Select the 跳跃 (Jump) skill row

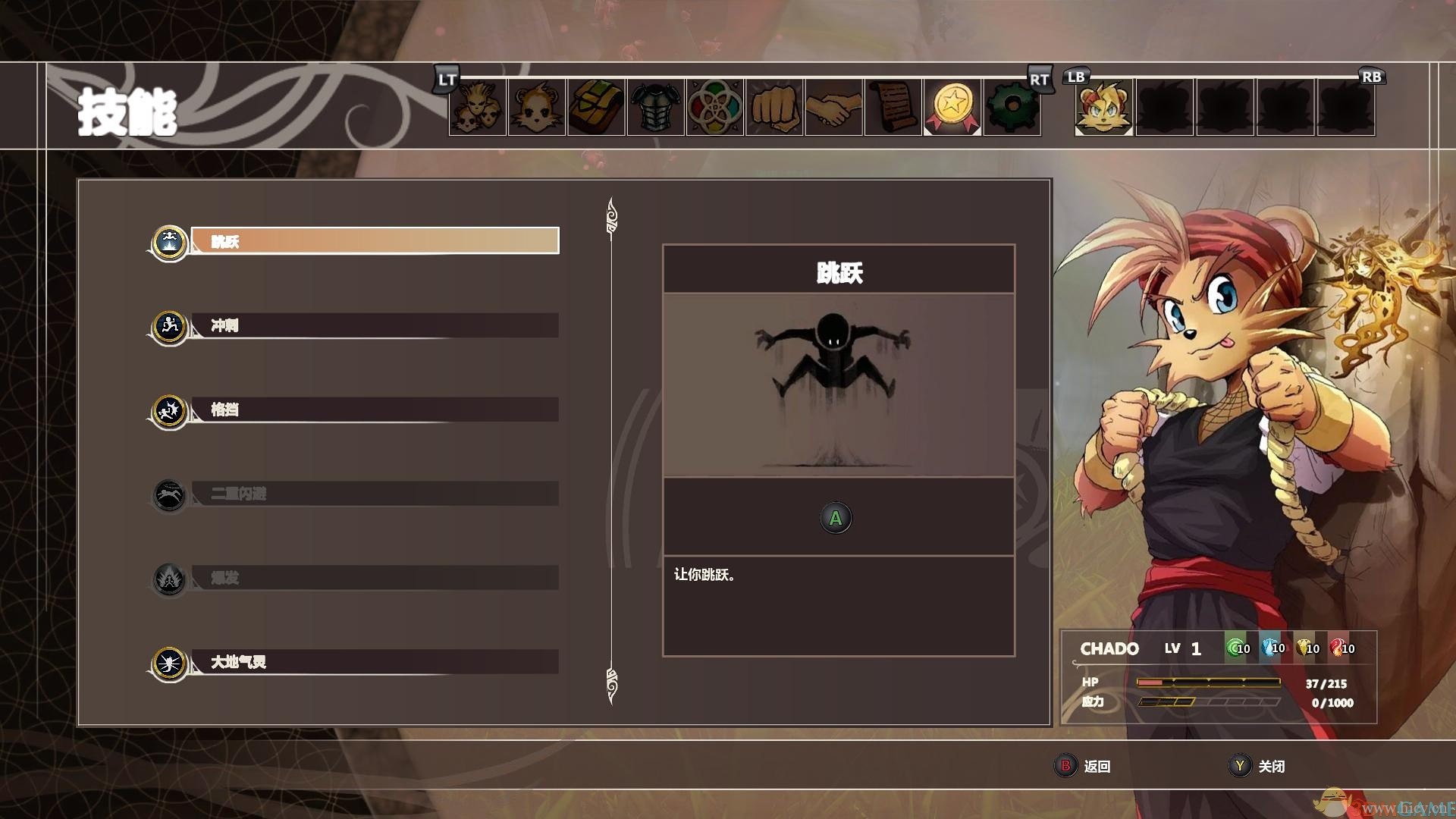point(375,241)
